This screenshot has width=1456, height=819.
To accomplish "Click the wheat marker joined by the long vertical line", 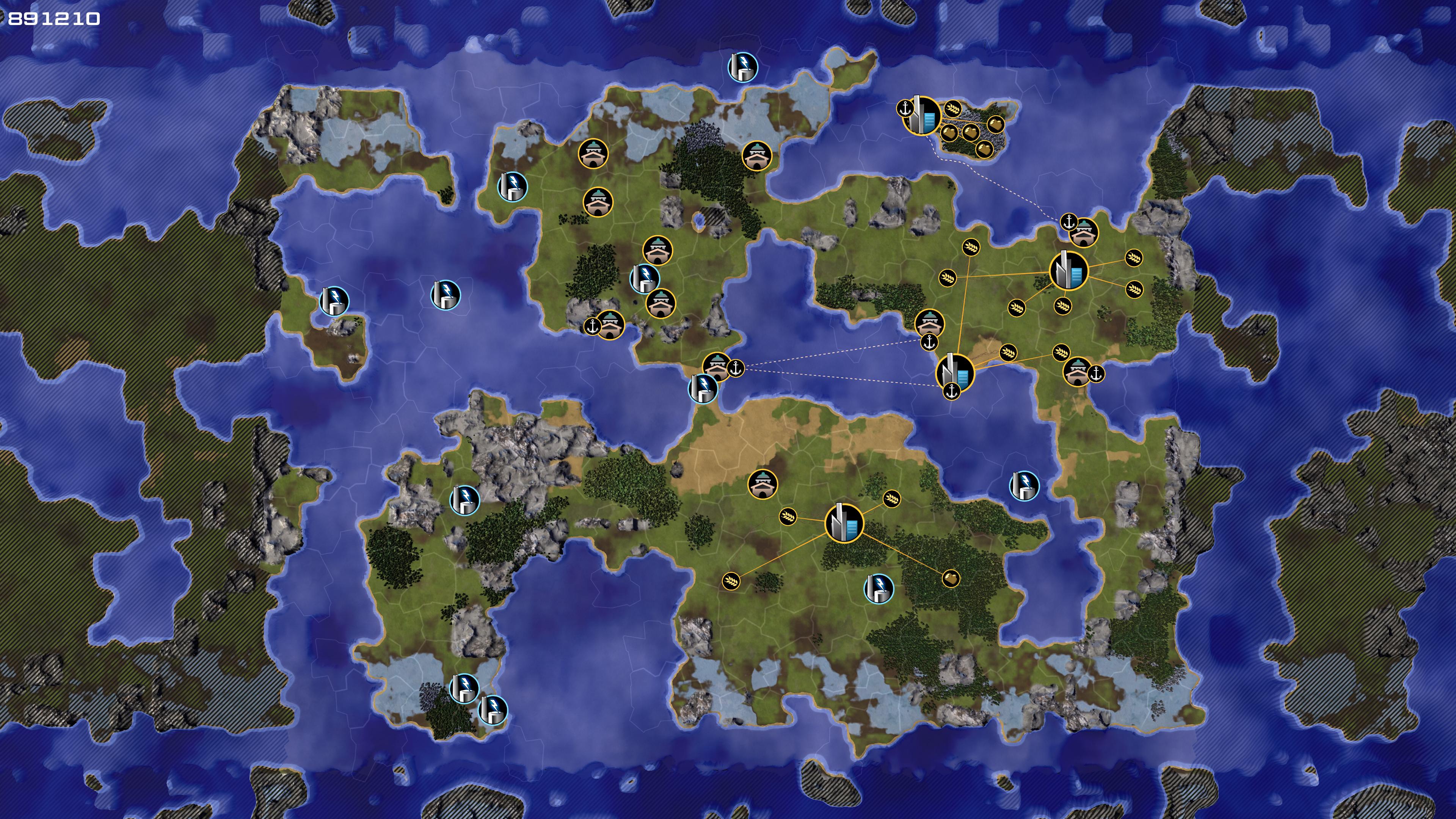I will click(x=971, y=247).
